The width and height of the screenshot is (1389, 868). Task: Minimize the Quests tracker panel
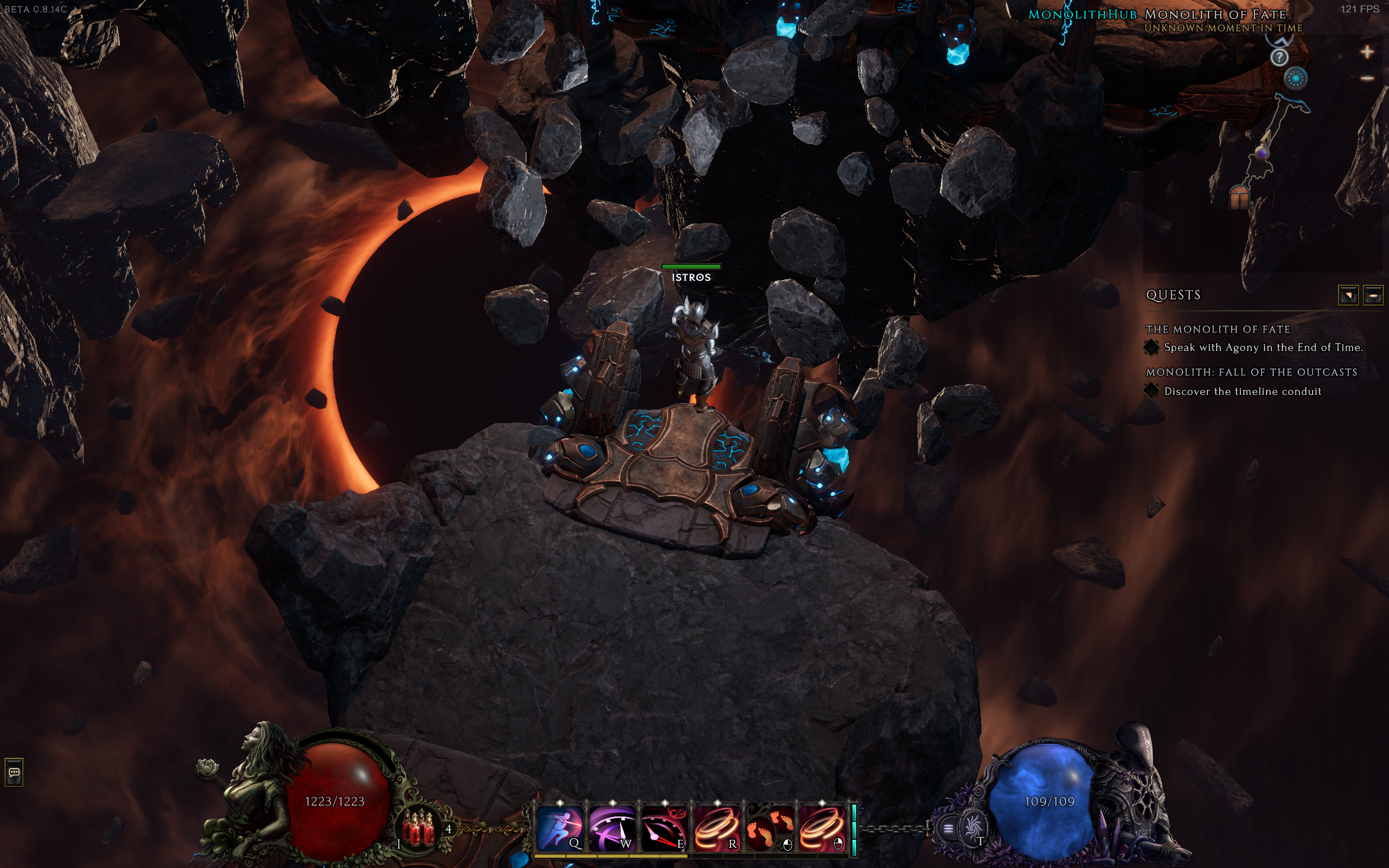(x=1373, y=296)
